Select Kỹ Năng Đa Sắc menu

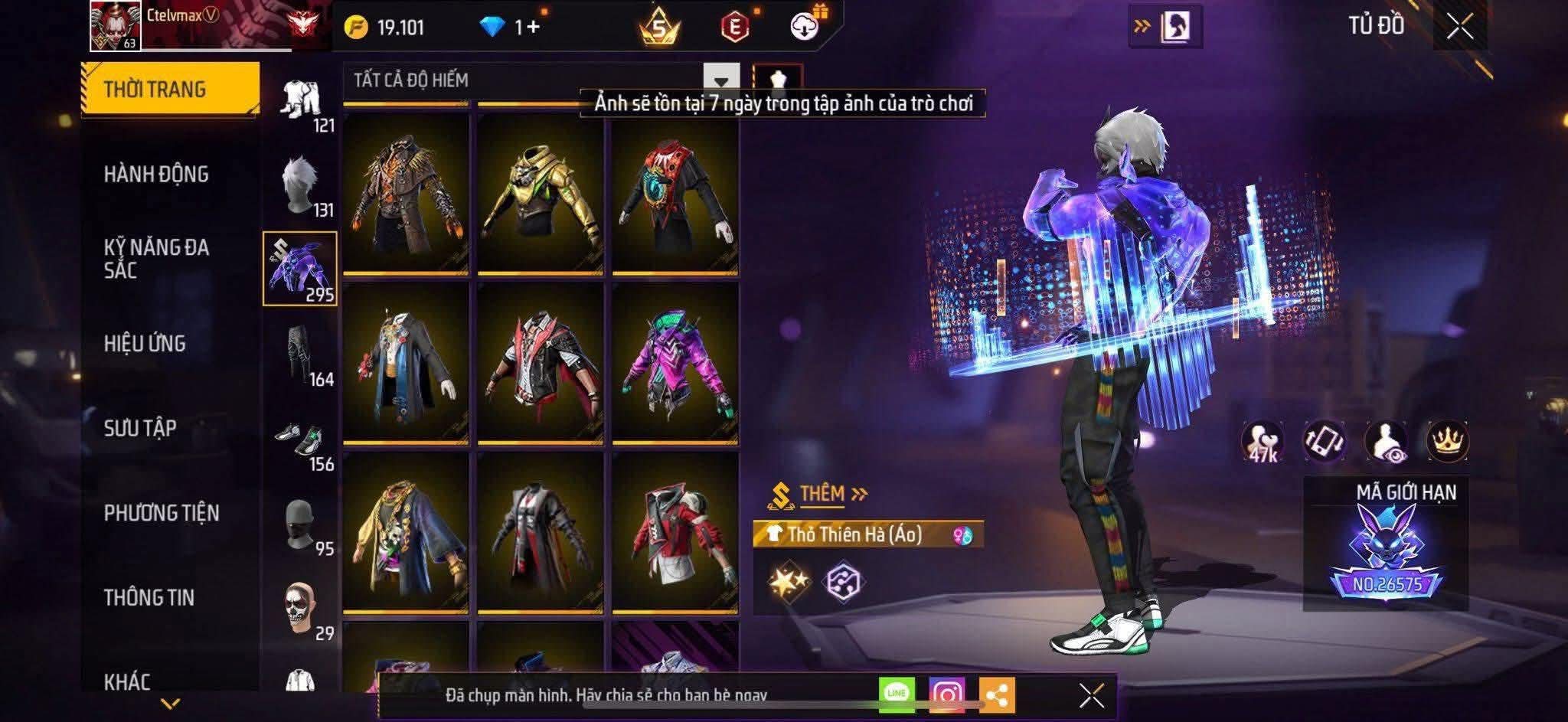click(x=156, y=259)
